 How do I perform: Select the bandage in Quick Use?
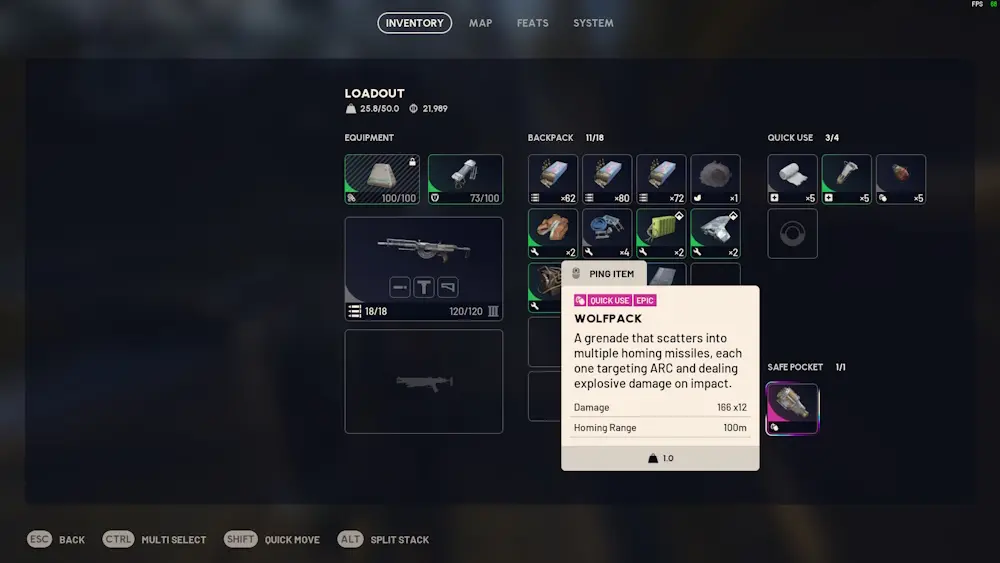792,179
